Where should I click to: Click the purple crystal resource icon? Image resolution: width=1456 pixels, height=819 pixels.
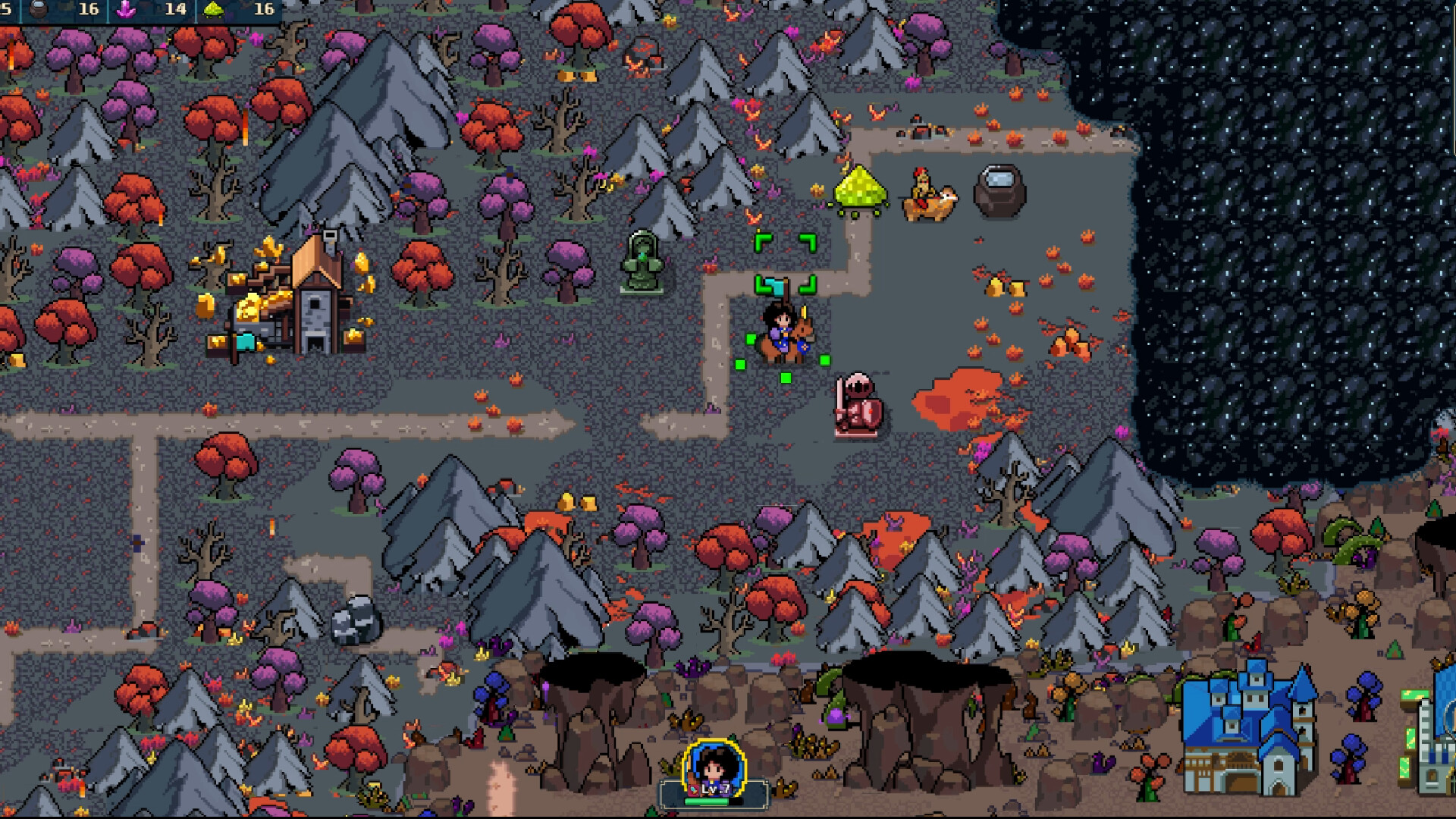(x=126, y=10)
